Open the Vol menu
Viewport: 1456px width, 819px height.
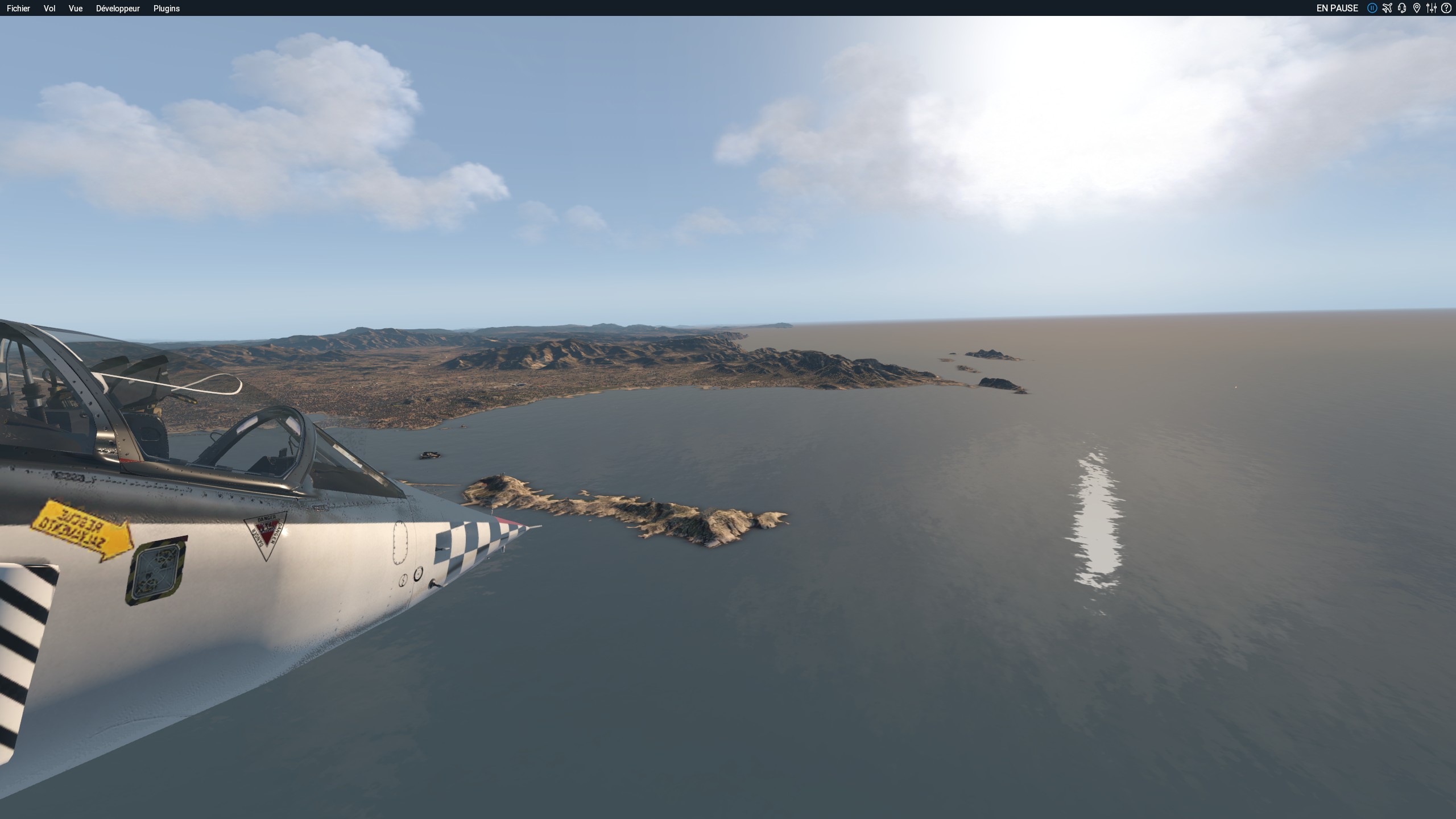(x=49, y=9)
